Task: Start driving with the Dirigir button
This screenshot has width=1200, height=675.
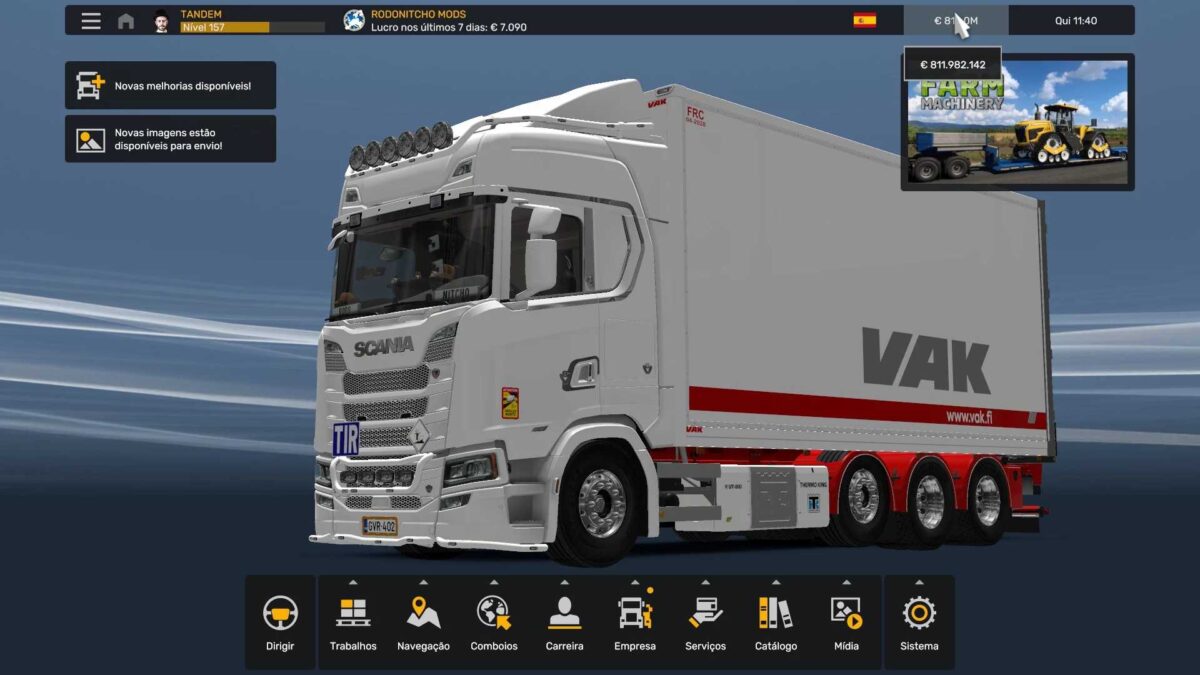Action: [x=280, y=622]
